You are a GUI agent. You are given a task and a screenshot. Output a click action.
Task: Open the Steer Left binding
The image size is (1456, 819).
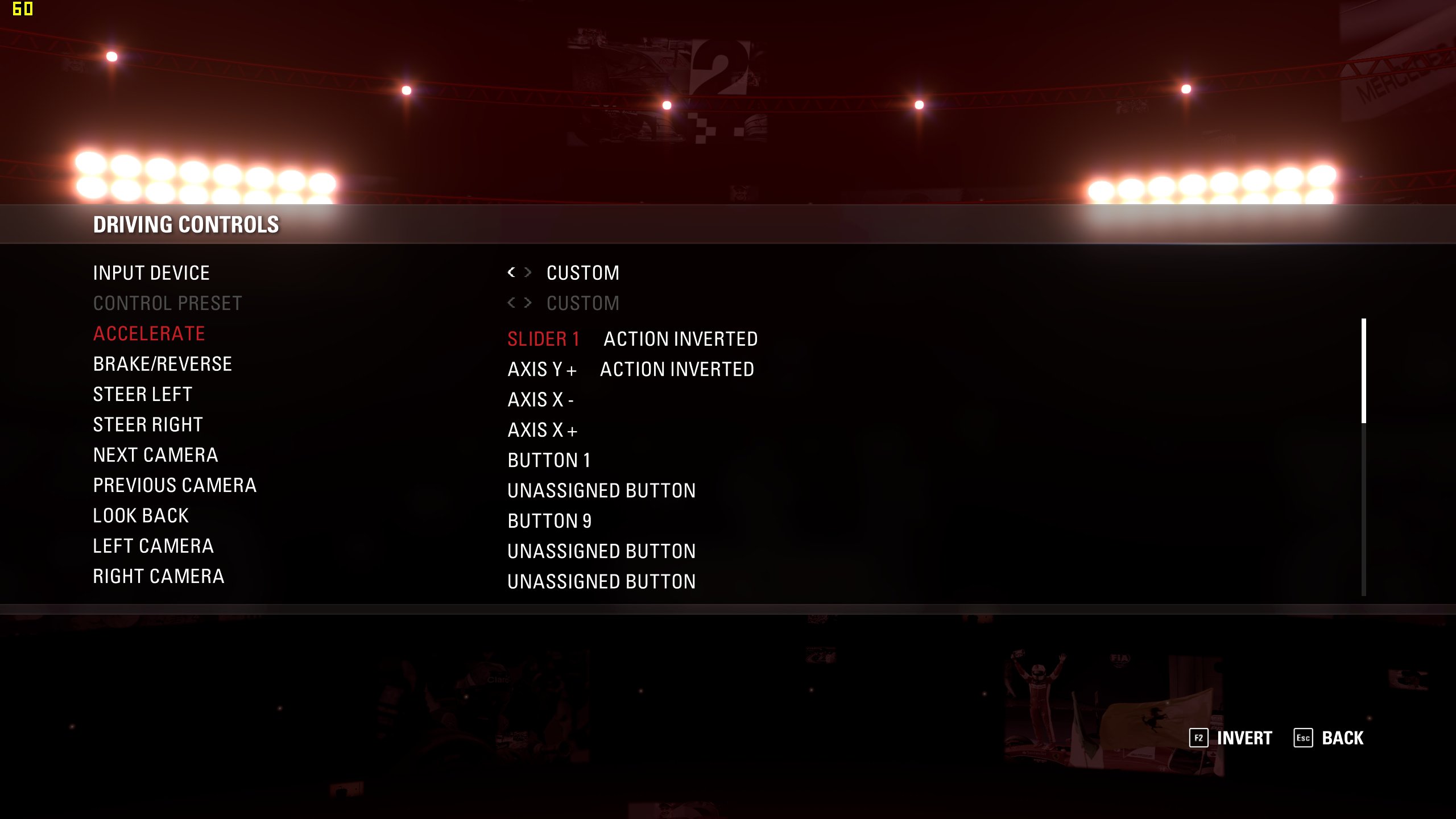click(x=143, y=394)
